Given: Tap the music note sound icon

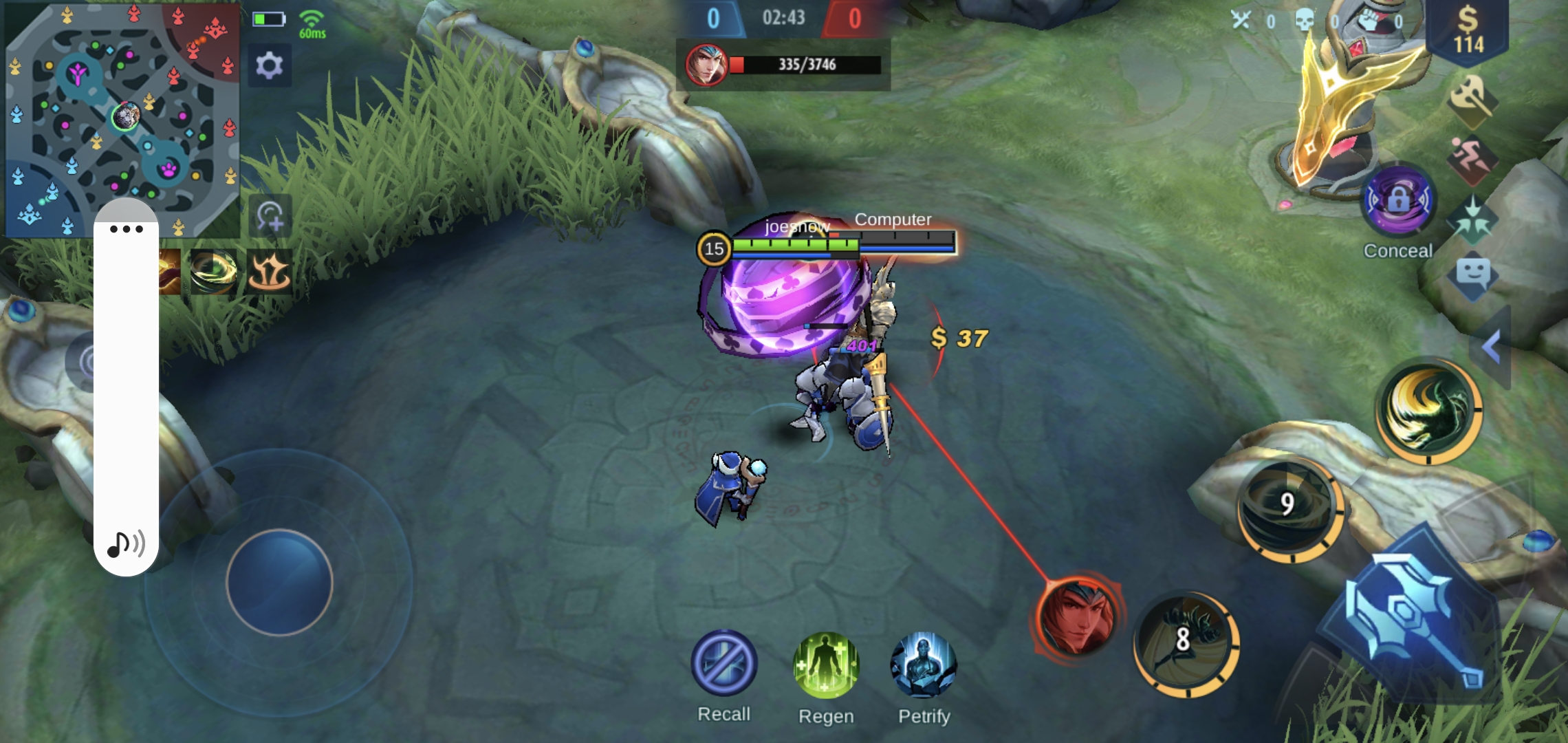Looking at the screenshot, I should [126, 544].
